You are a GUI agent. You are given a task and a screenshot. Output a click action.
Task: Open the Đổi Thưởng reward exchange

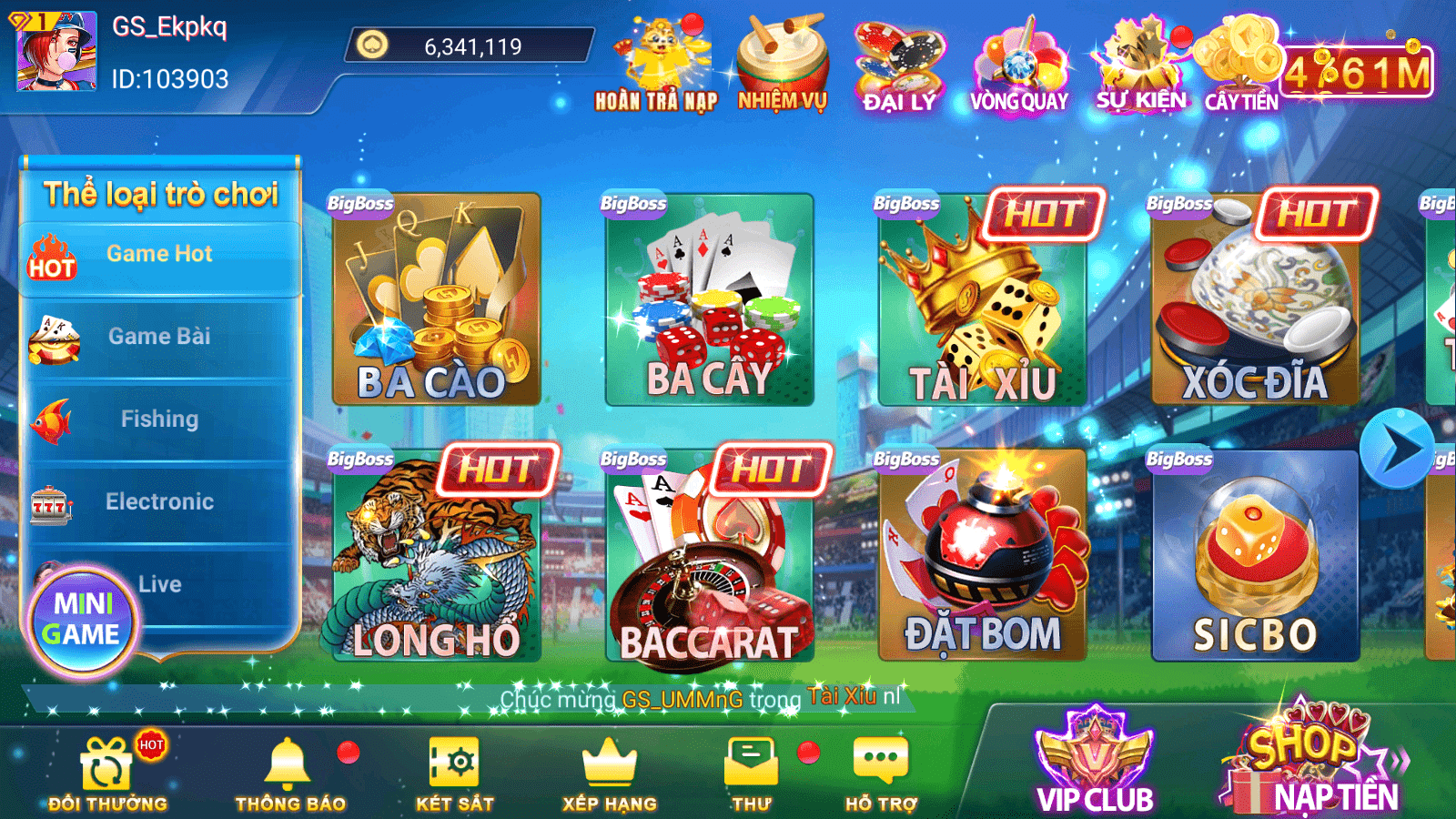point(107,773)
